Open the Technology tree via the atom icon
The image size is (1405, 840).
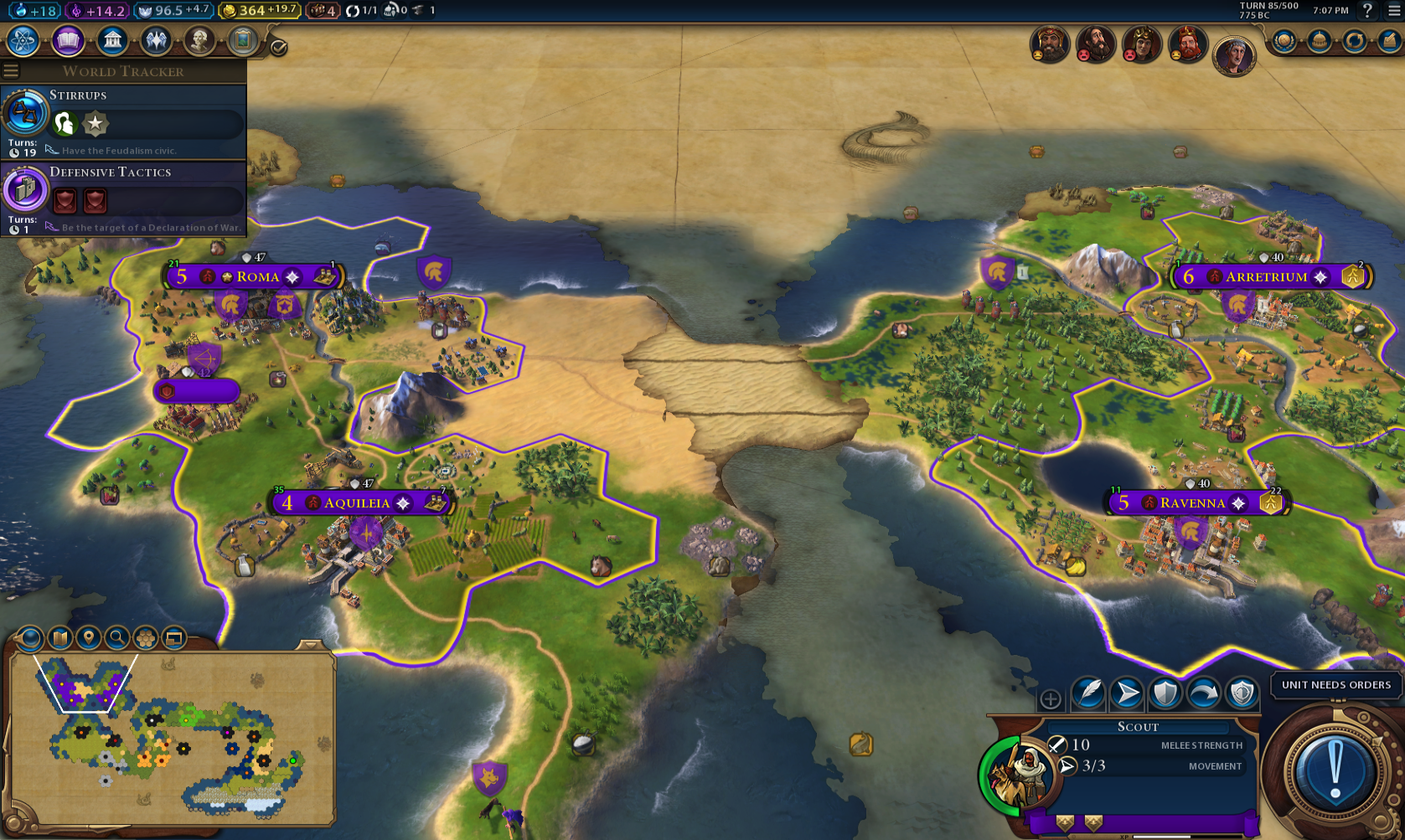pos(24,40)
